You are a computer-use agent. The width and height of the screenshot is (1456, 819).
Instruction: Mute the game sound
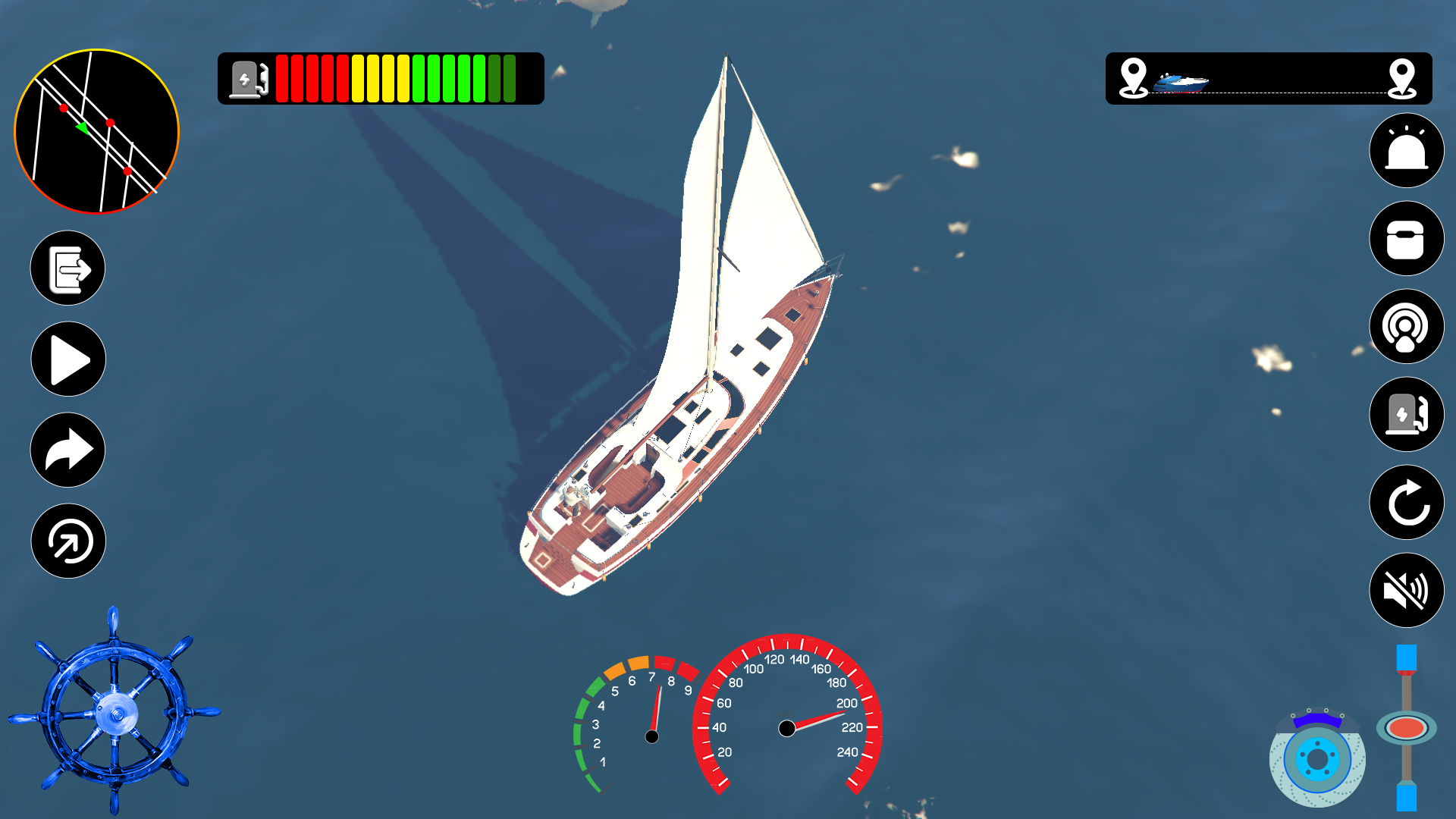(1407, 591)
